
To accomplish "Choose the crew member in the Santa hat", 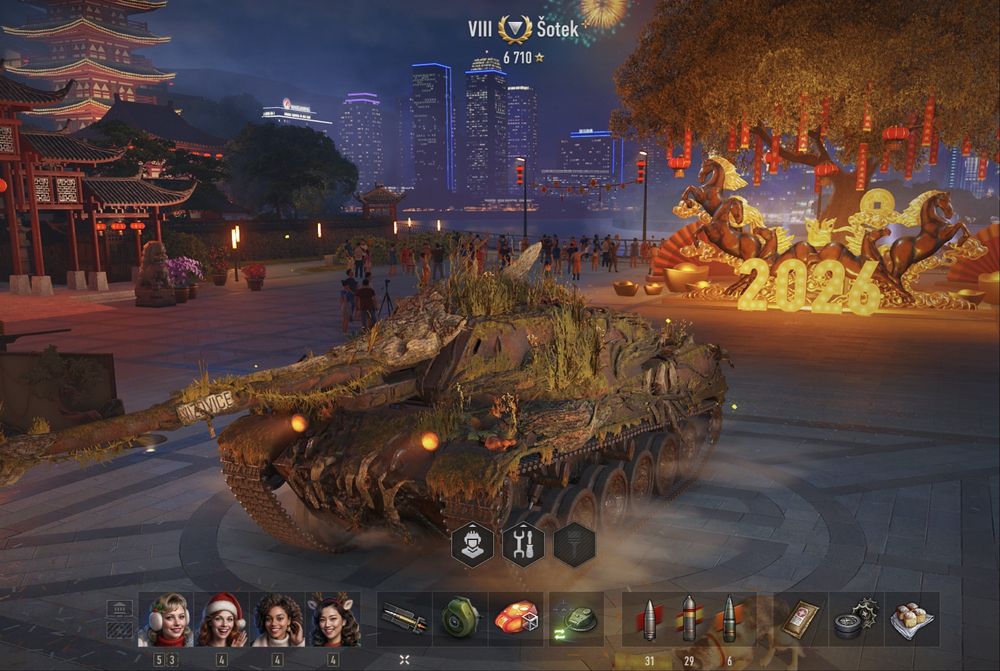I will tap(222, 619).
